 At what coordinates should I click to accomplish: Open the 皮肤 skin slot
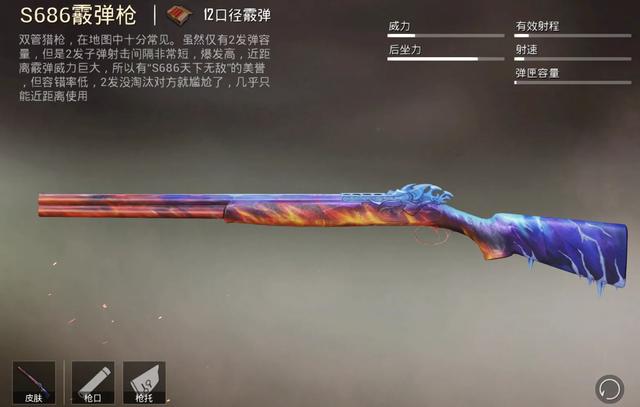pyautogui.click(x=35, y=383)
